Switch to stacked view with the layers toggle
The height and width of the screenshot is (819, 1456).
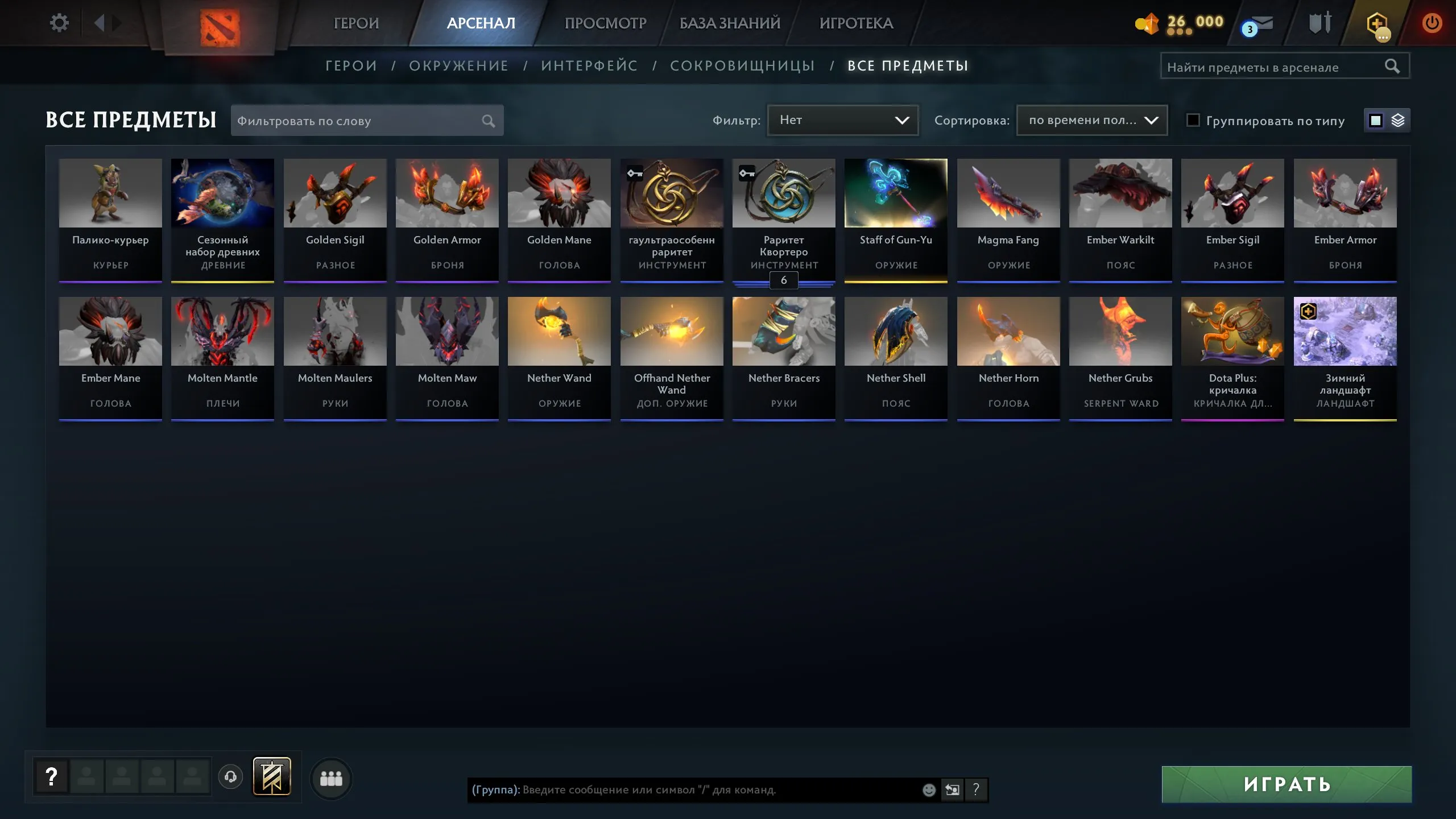(x=1399, y=120)
